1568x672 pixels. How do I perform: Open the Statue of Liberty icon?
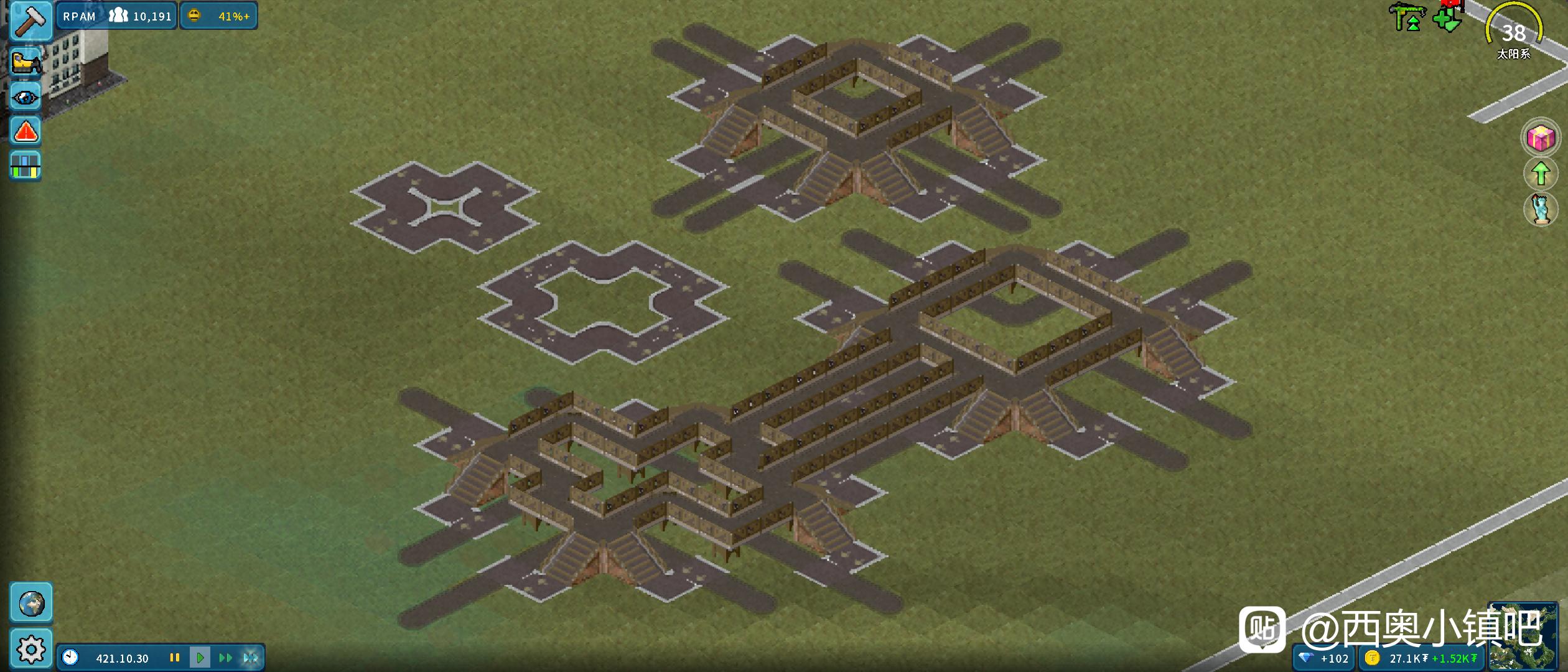tap(1541, 209)
